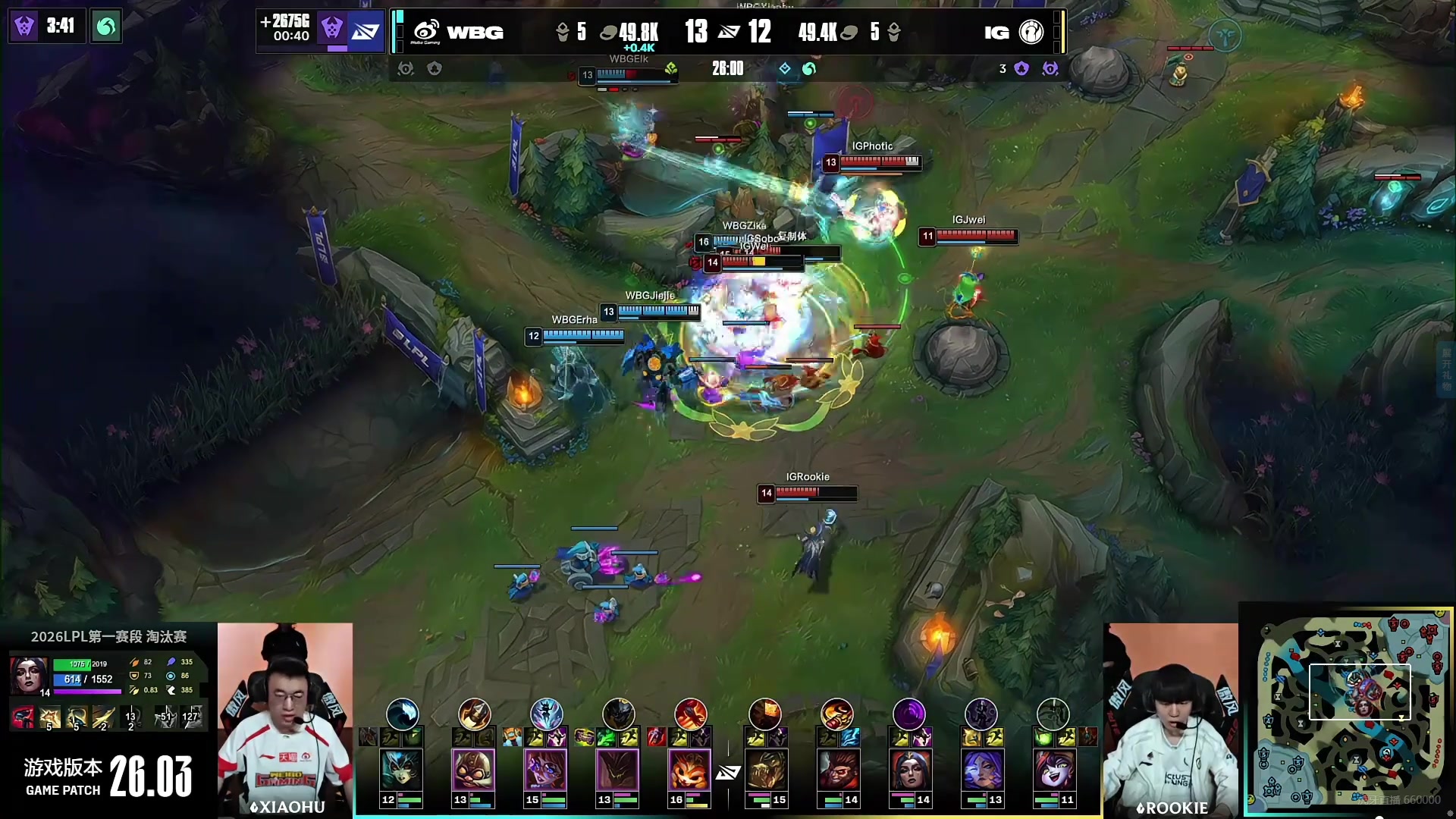Select the purple-haired champion portrait at level 13
The width and height of the screenshot is (1456, 819).
point(982,770)
